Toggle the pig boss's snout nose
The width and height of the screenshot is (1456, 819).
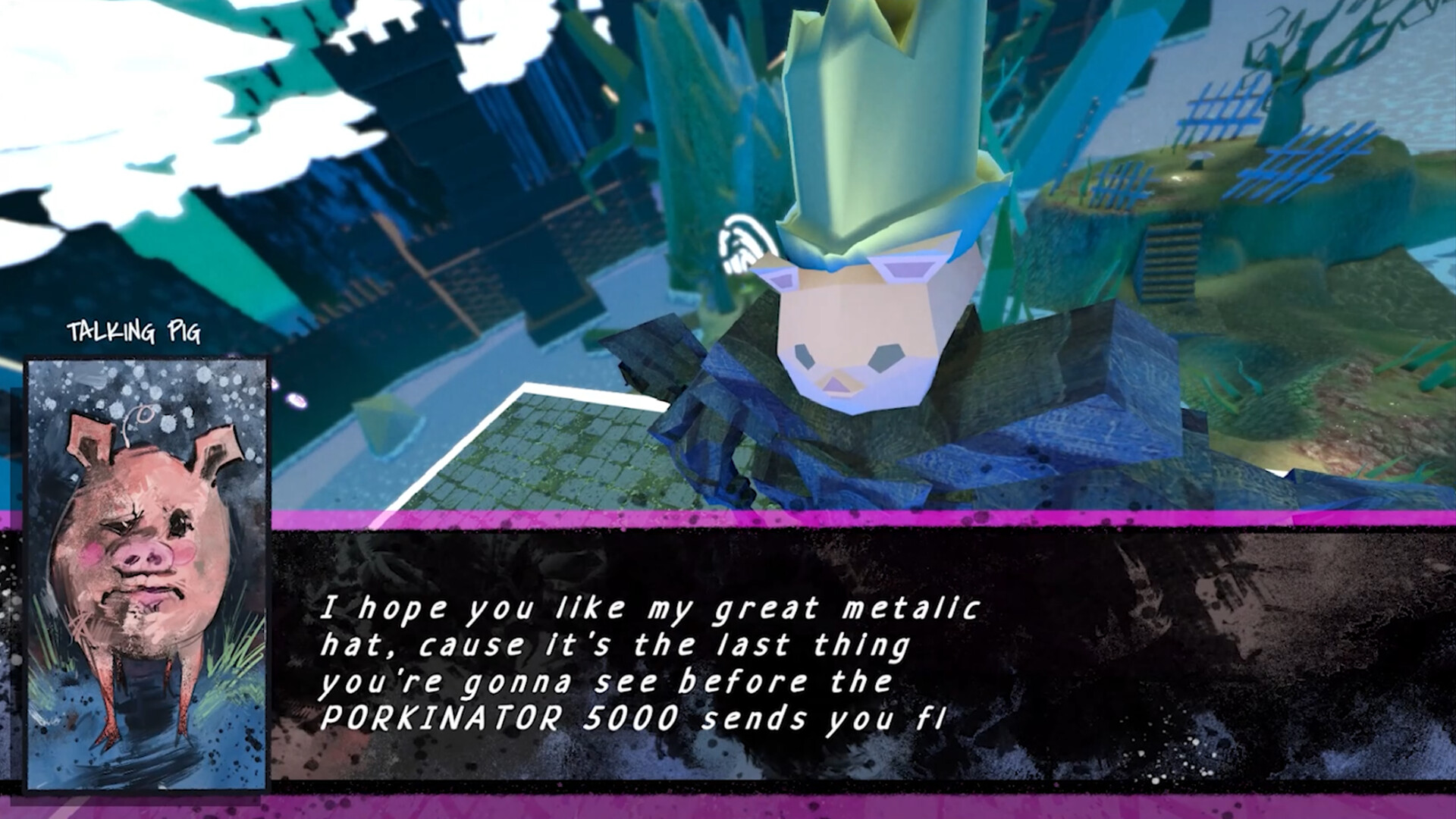point(836,385)
